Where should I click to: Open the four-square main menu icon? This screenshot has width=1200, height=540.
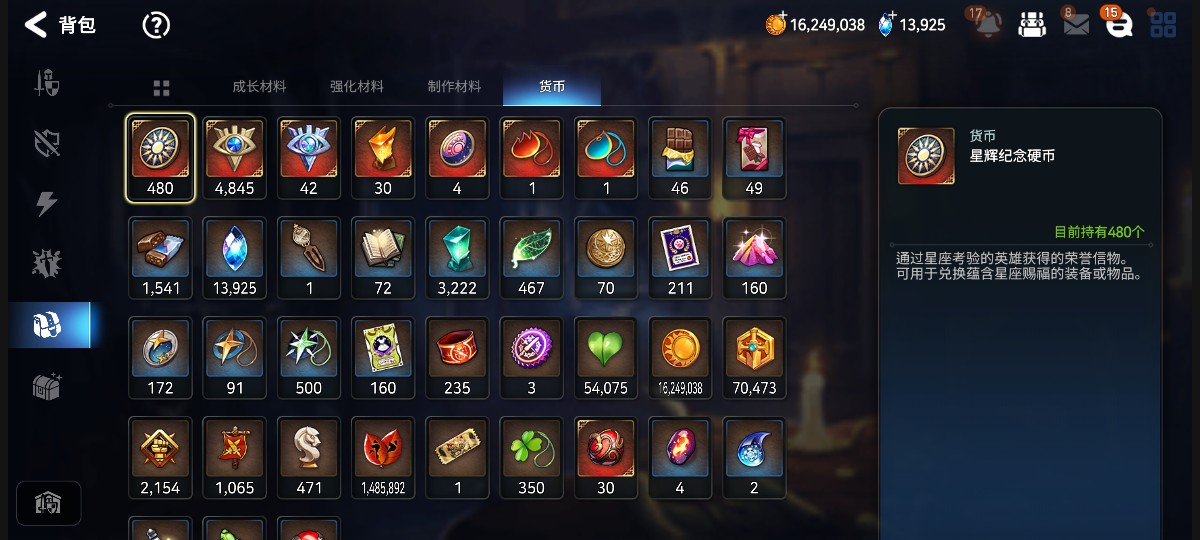(x=1163, y=25)
